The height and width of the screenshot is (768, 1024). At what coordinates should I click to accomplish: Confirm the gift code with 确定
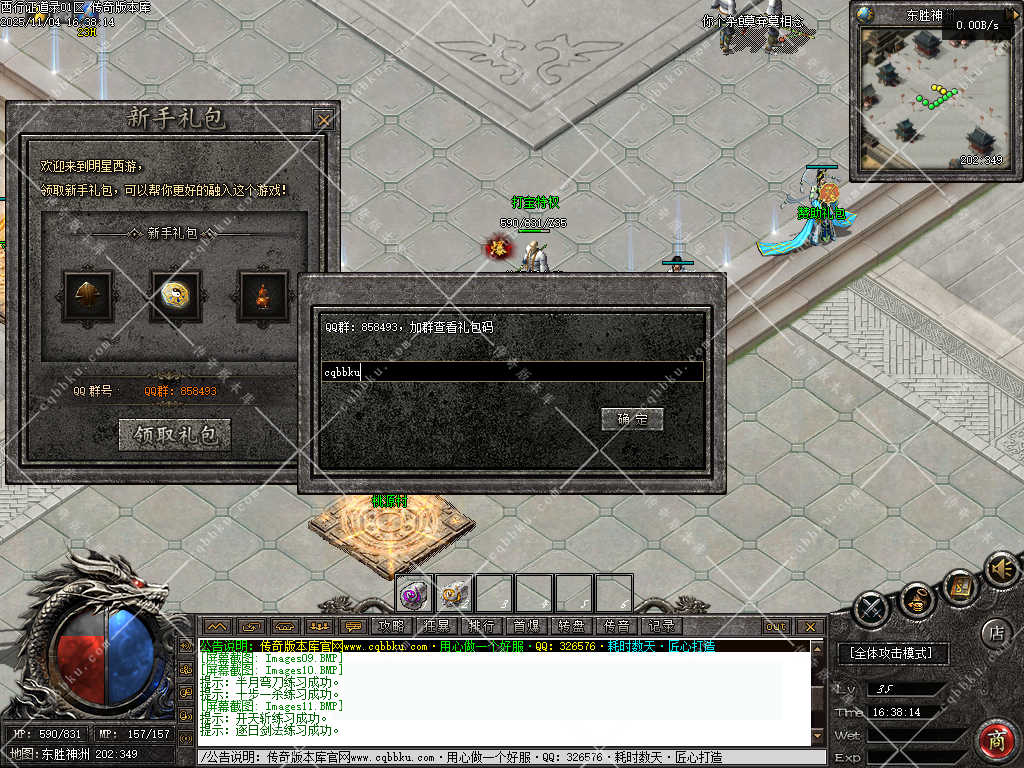tap(632, 419)
